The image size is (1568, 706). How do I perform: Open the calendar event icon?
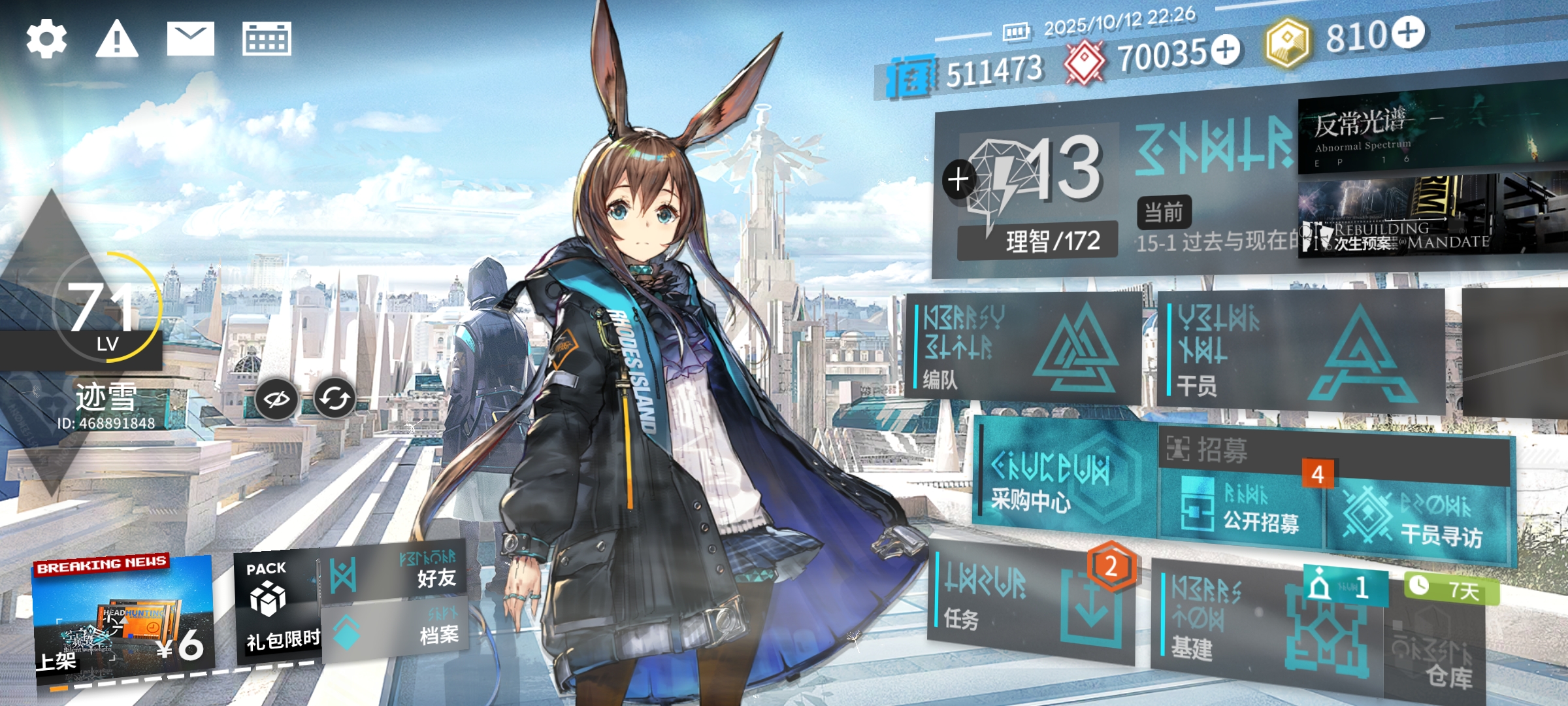point(267,39)
